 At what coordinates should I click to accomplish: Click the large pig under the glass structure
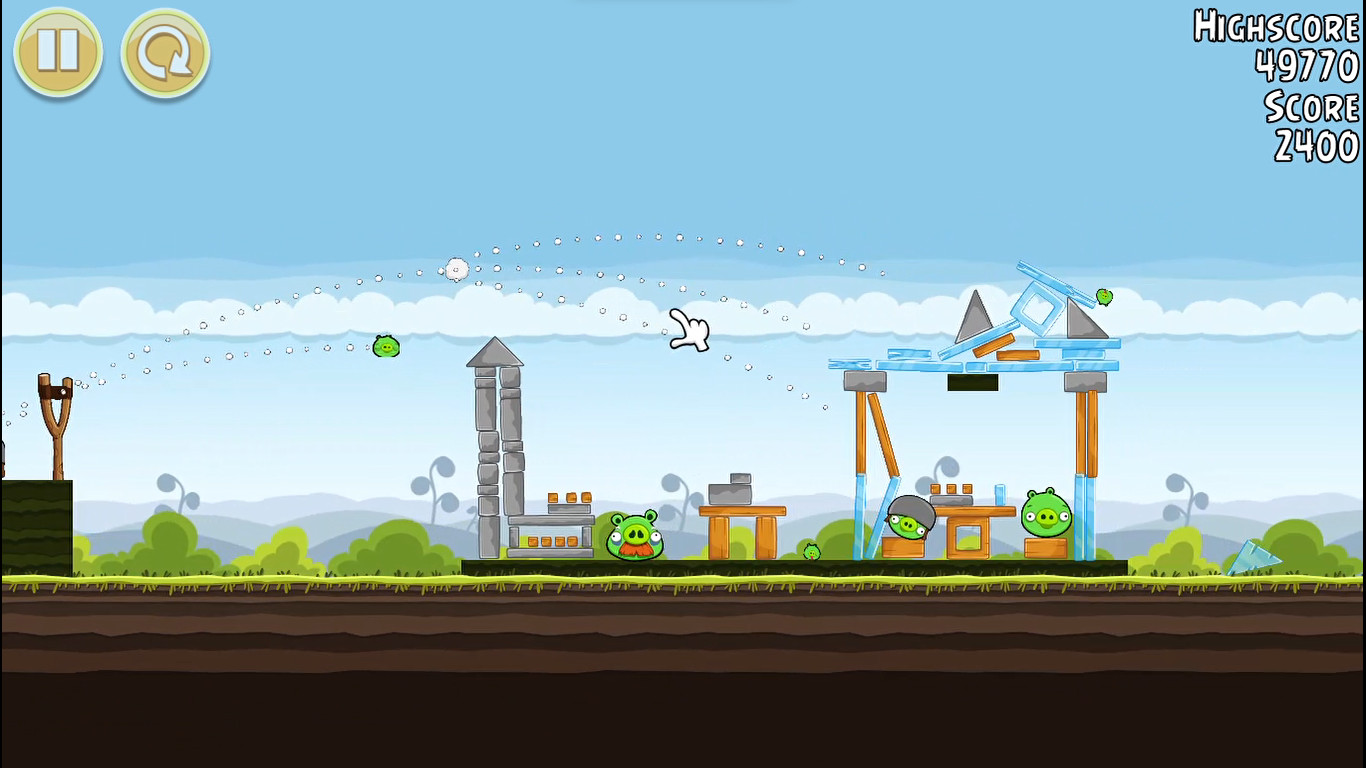pyautogui.click(x=1044, y=515)
